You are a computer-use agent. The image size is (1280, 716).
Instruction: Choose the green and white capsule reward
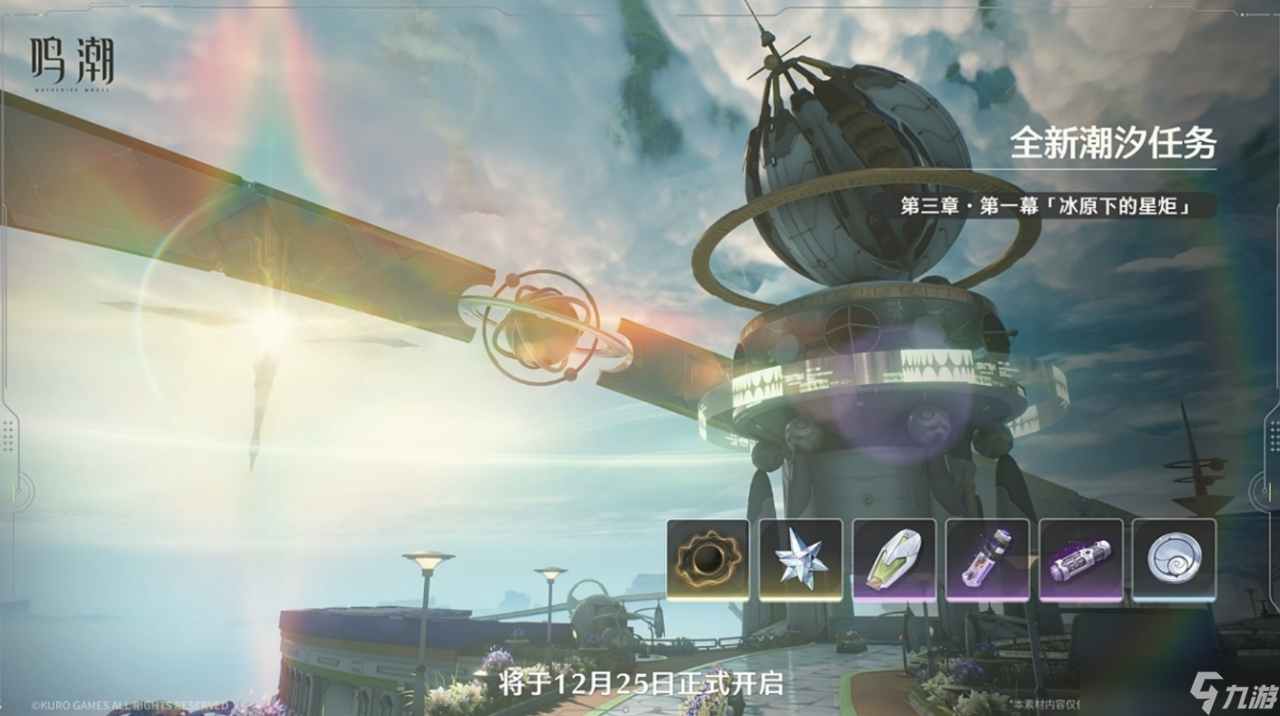coord(894,560)
